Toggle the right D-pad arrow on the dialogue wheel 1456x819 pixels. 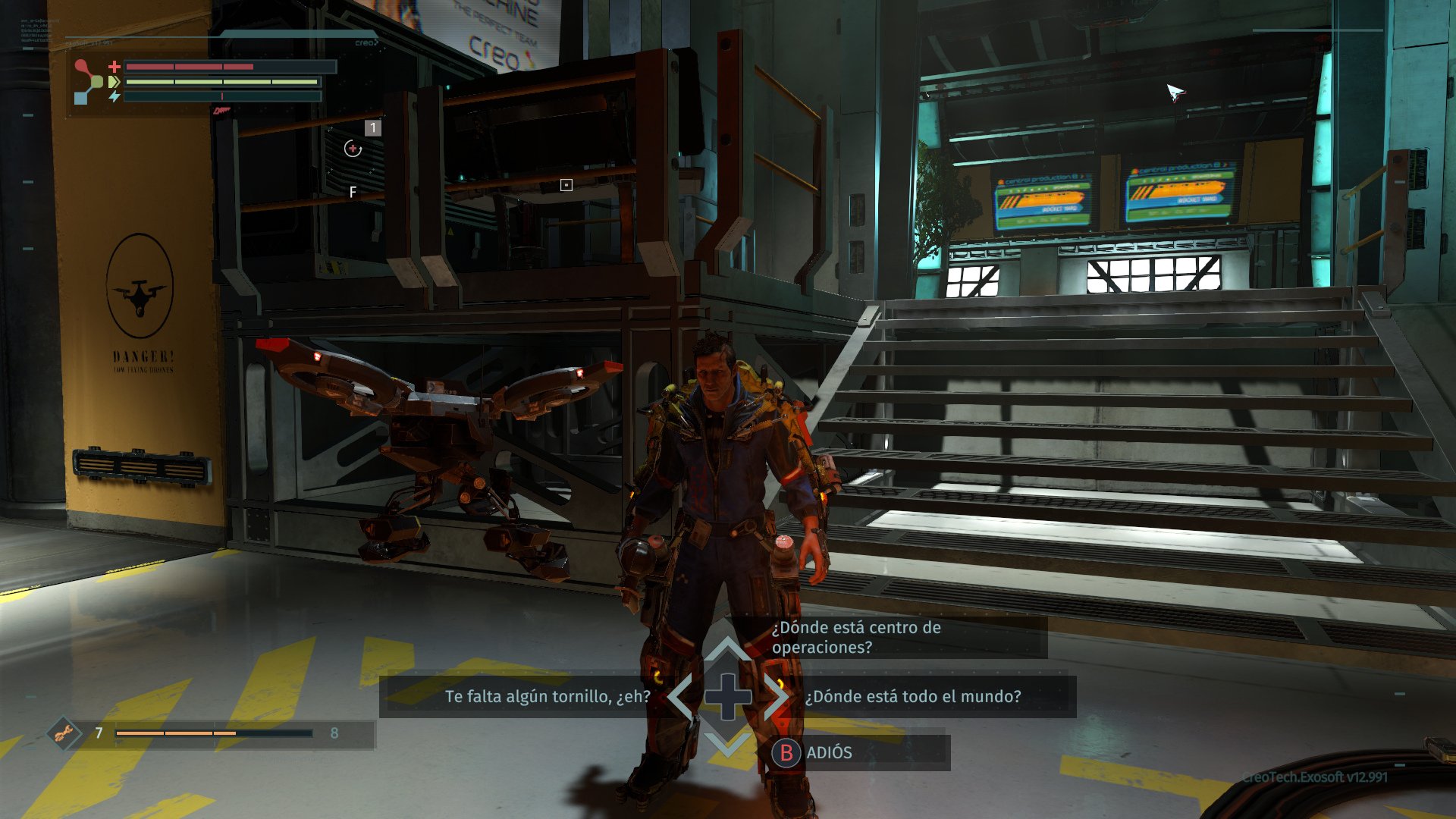778,696
